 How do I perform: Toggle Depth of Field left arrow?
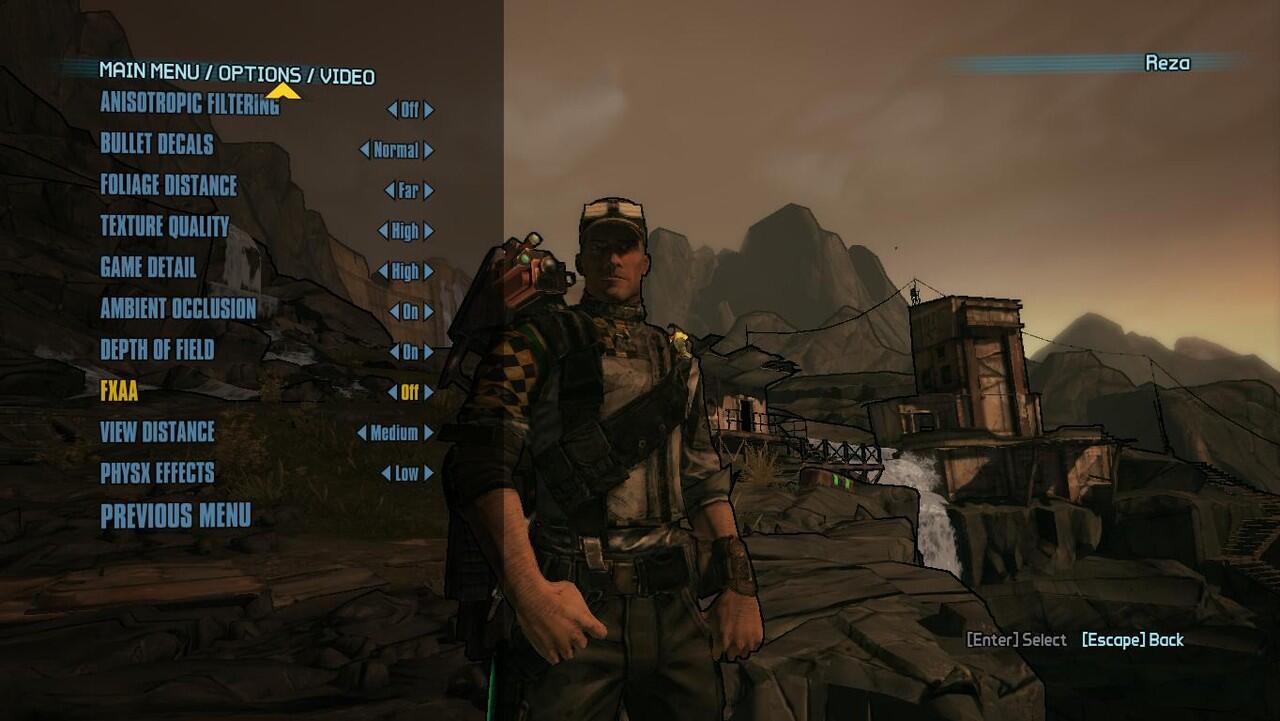coord(393,352)
